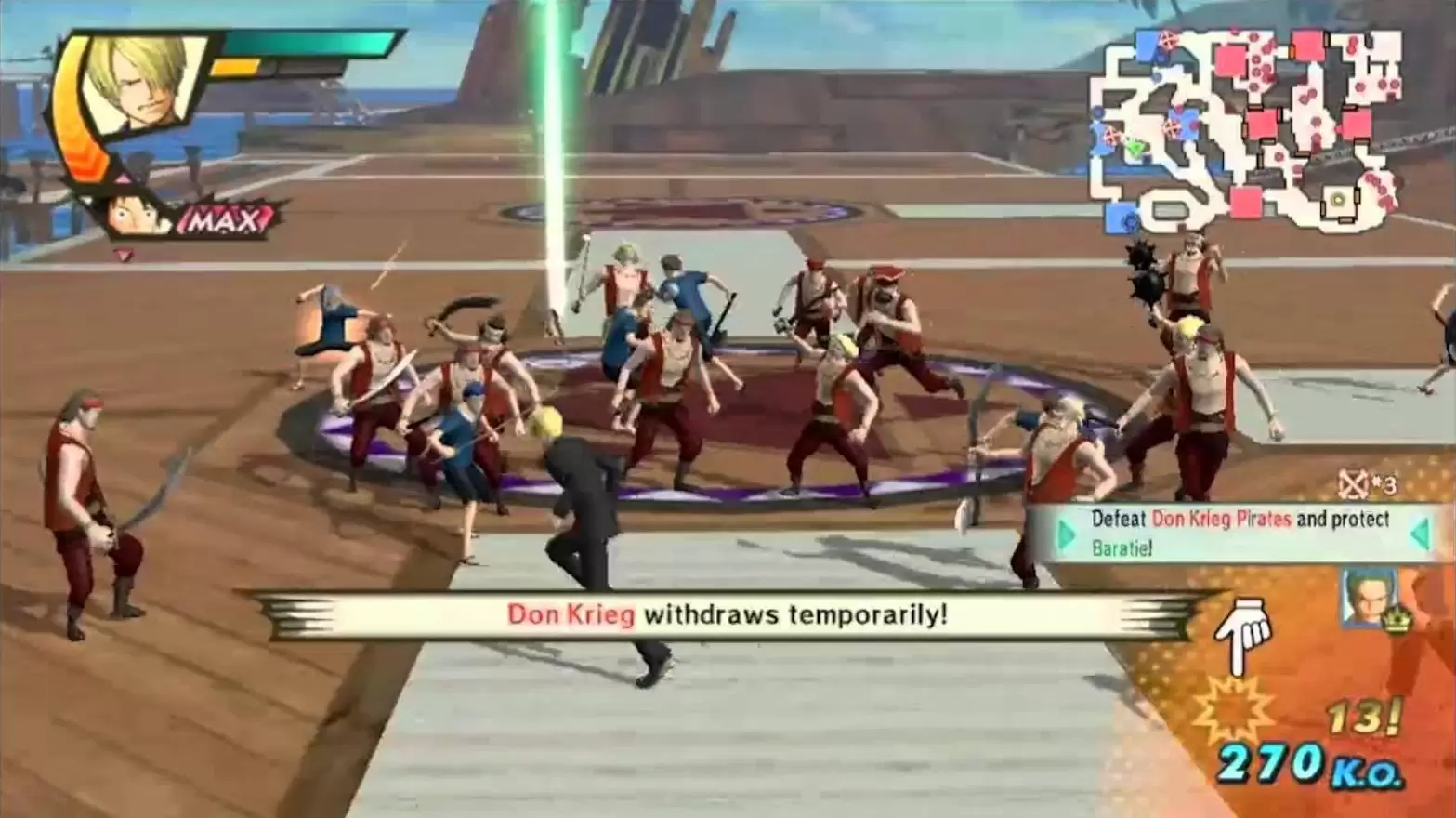This screenshot has width=1456, height=818.
Task: Click a blue allied square on the minimap
Action: (1145, 45)
